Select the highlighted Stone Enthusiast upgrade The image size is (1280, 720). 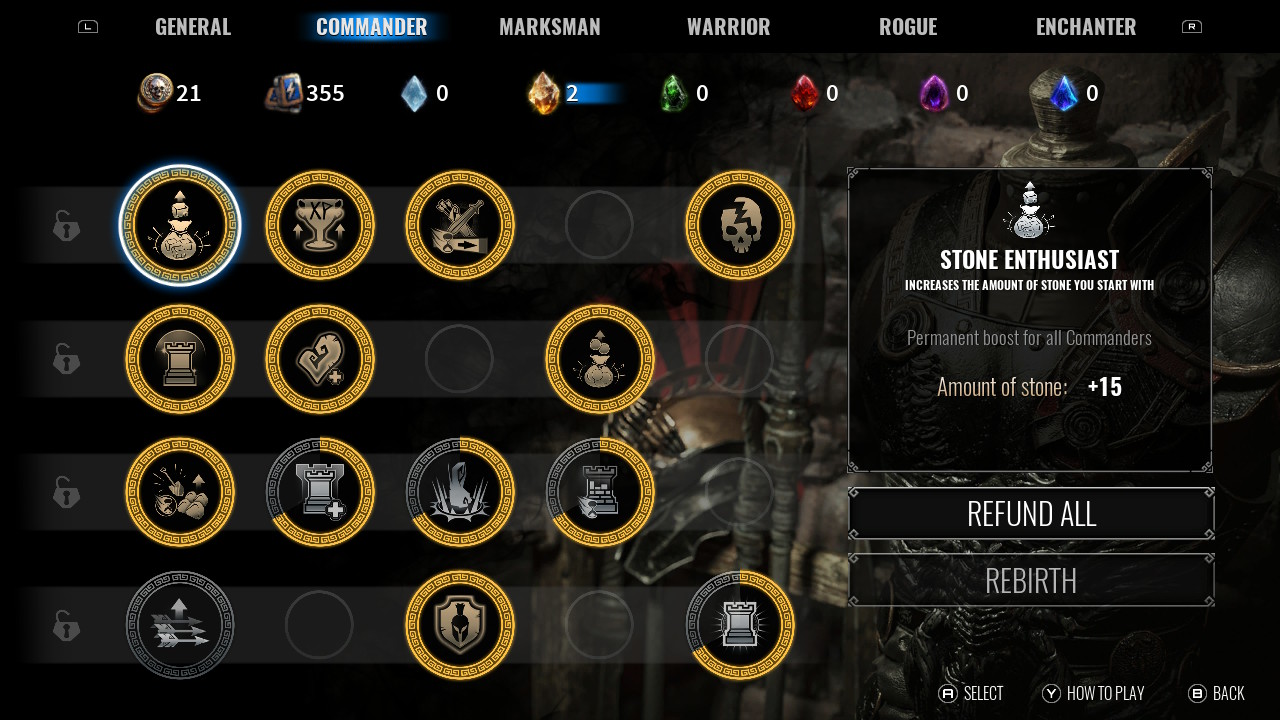tap(180, 226)
